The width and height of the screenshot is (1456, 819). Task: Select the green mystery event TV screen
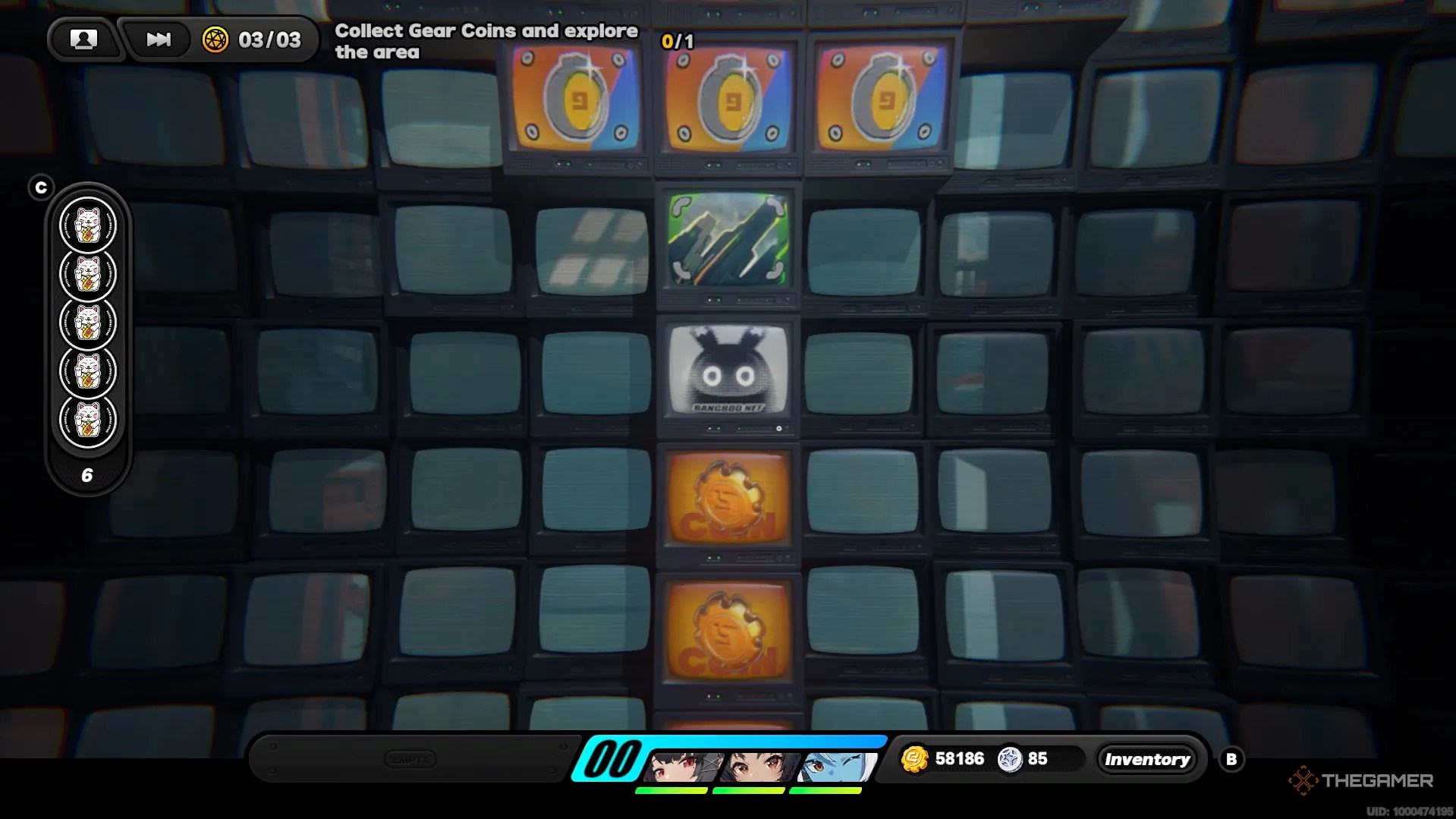[727, 241]
